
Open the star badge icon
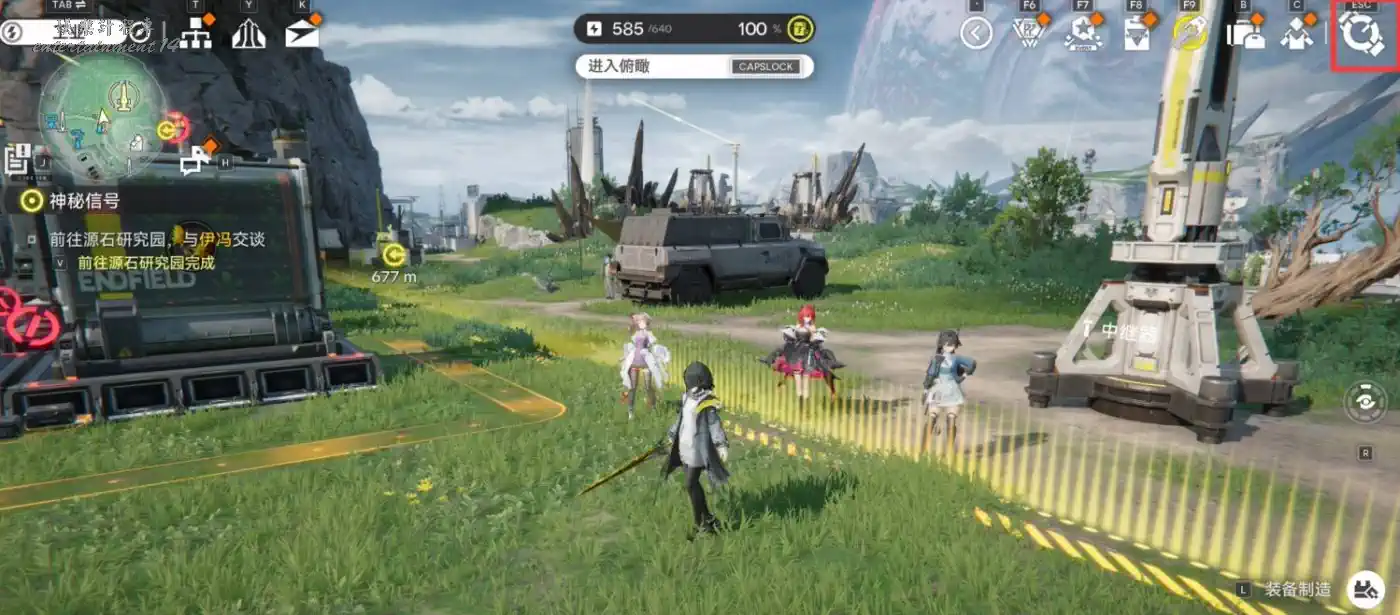click(1083, 34)
